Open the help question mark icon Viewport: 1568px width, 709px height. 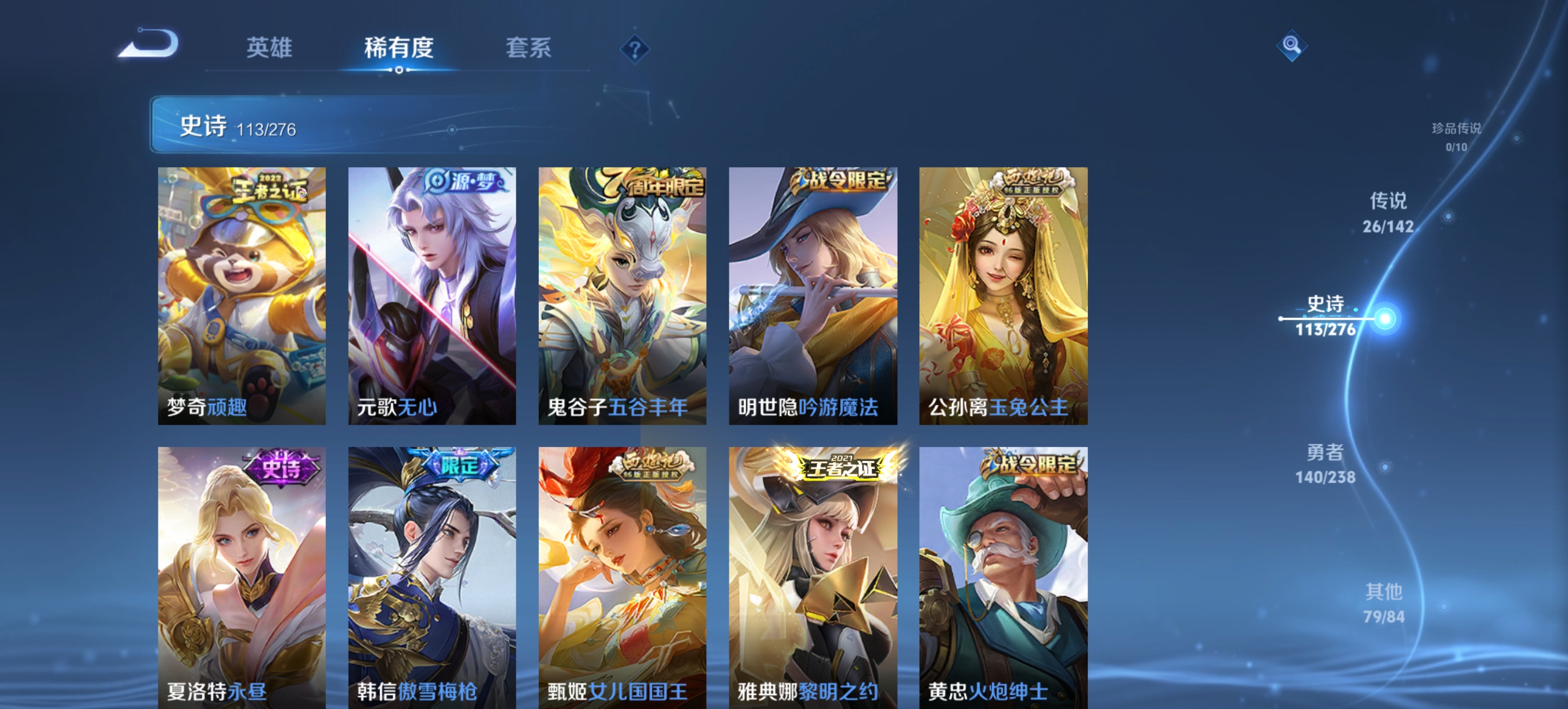(634, 51)
